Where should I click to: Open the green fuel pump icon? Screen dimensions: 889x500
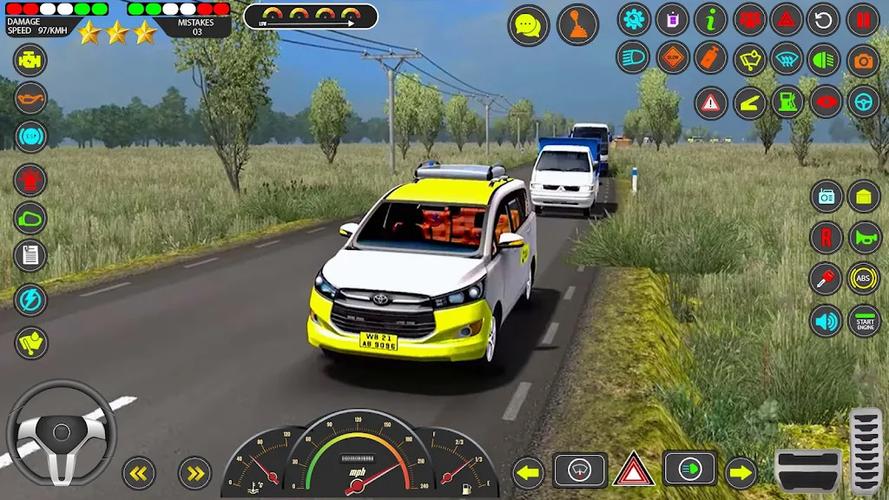tap(787, 101)
